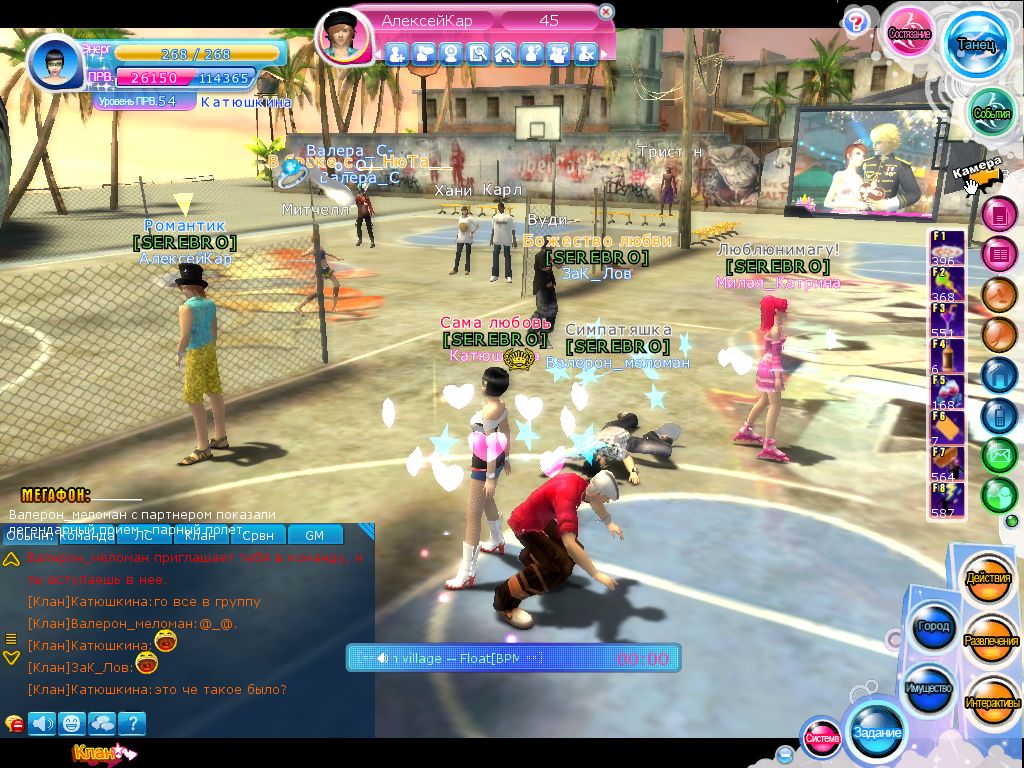
Task: Open the chat smiley emoticon picker
Action: click(71, 723)
